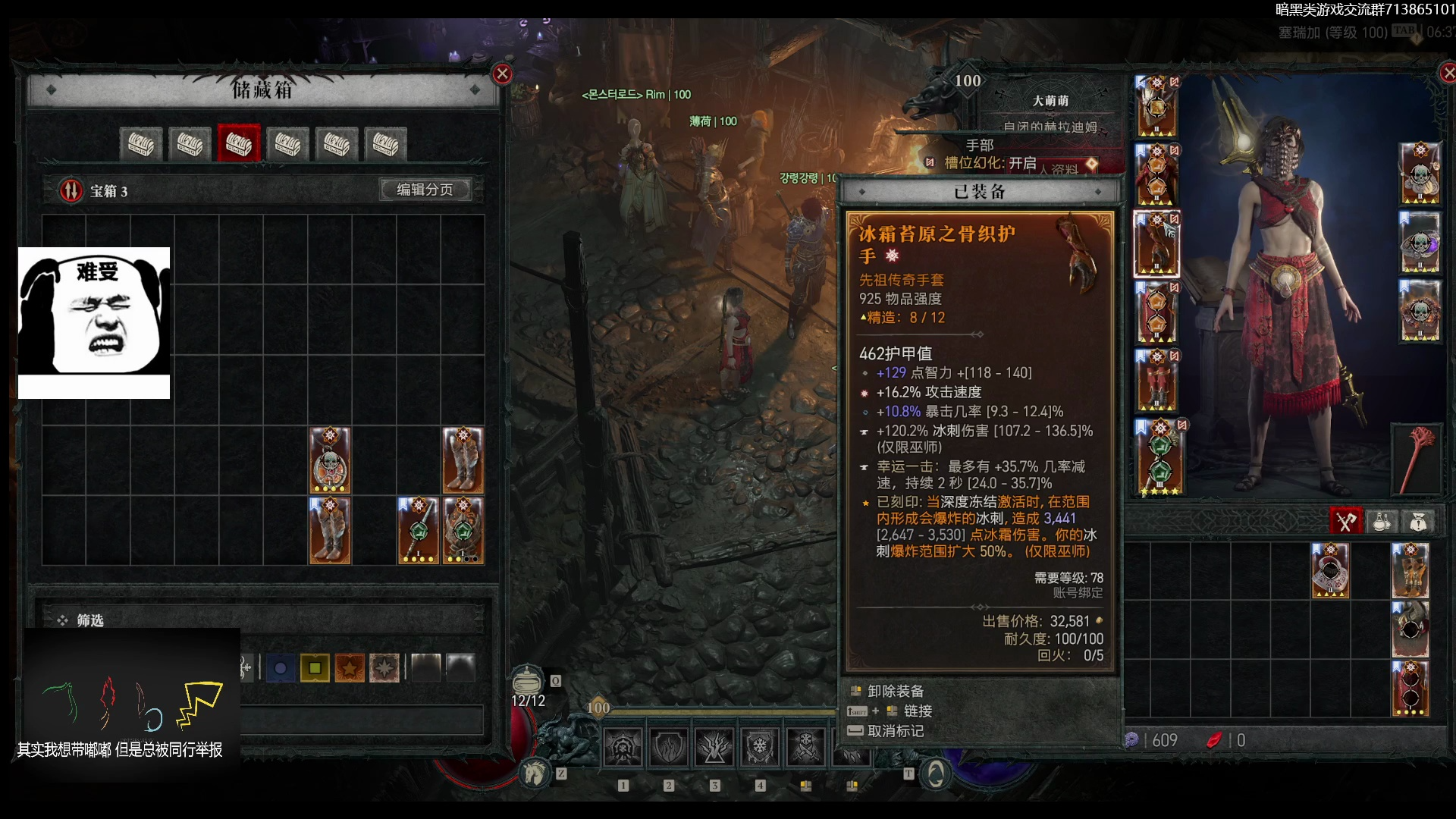
Task: Select the red staff weapon slot
Action: coord(1416,460)
